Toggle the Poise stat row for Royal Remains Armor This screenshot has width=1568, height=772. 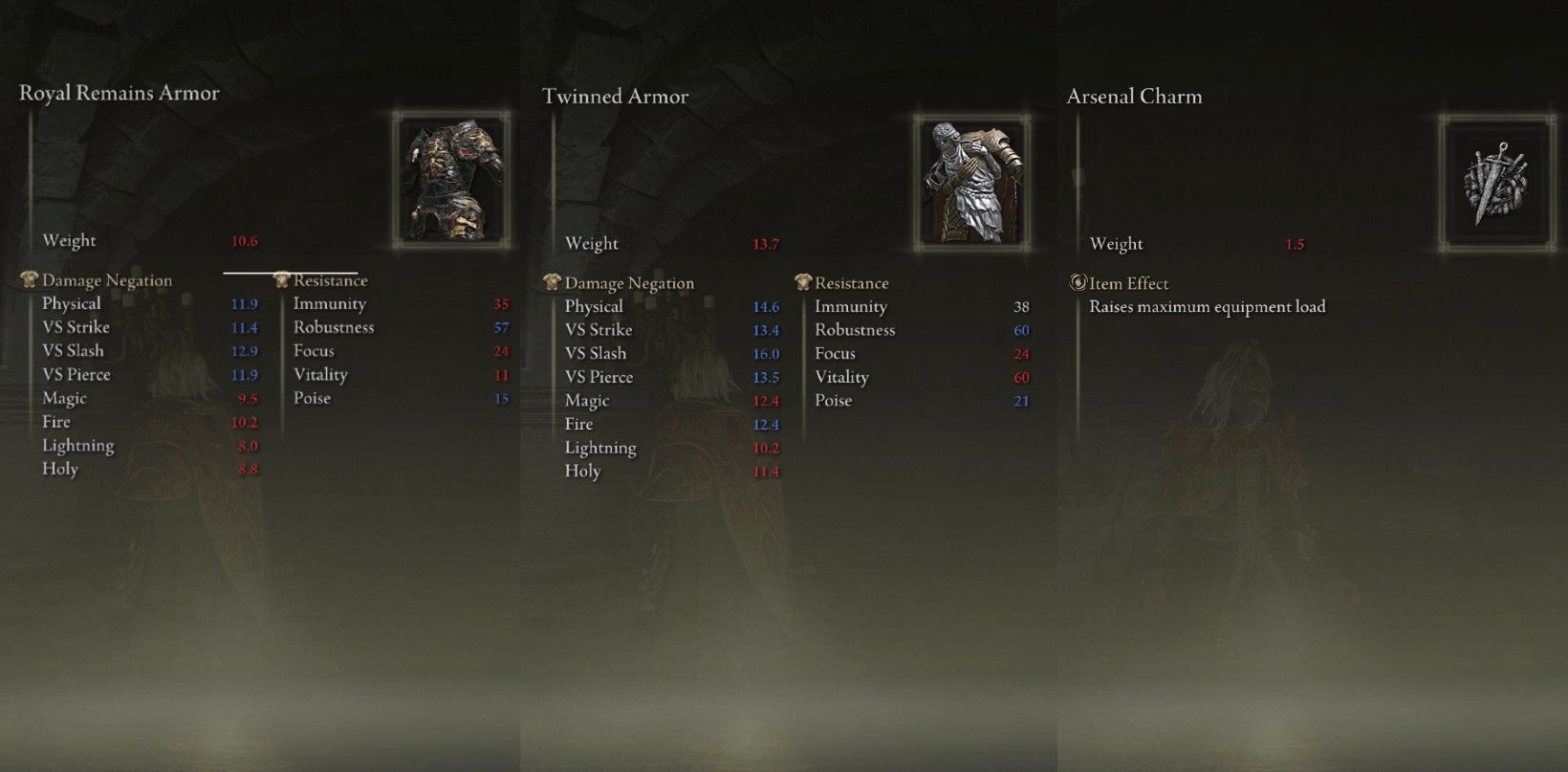tap(314, 398)
